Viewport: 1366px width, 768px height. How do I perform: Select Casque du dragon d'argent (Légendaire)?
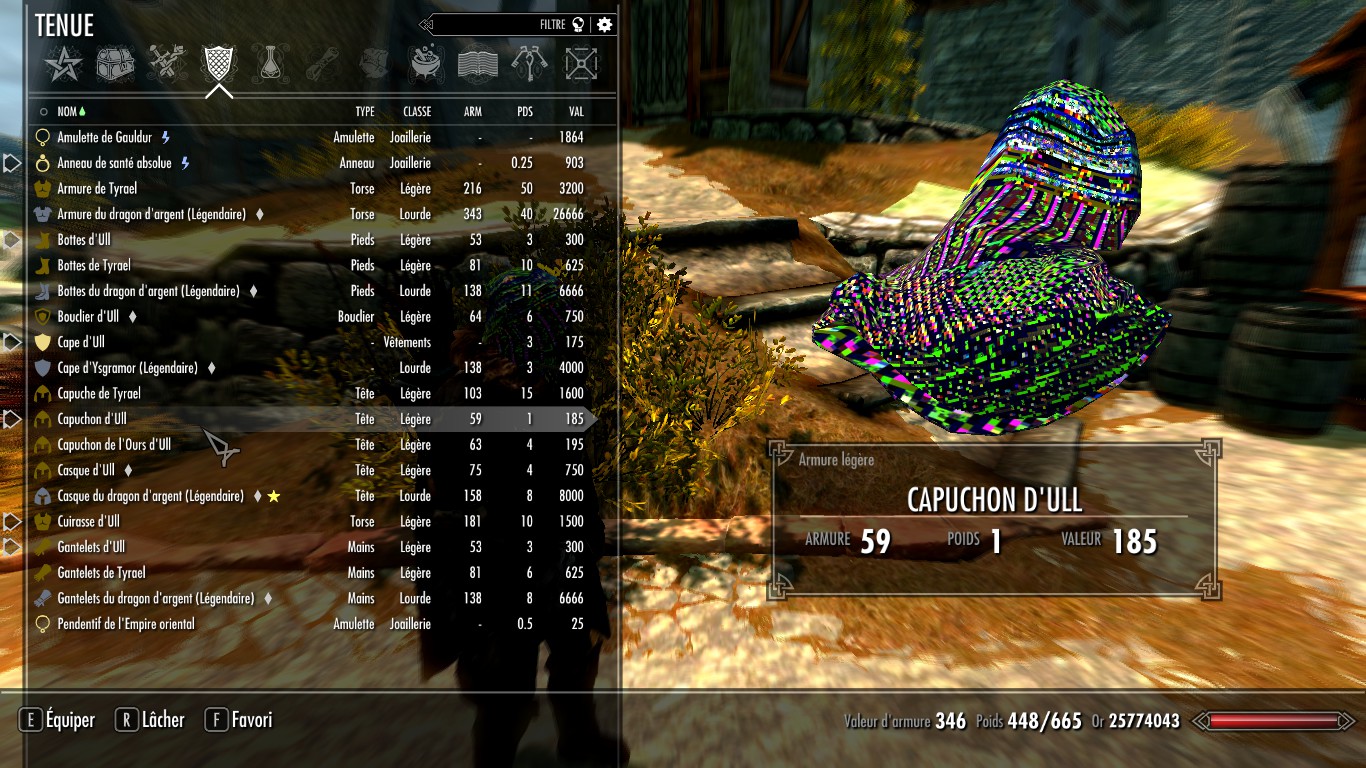(x=150, y=496)
